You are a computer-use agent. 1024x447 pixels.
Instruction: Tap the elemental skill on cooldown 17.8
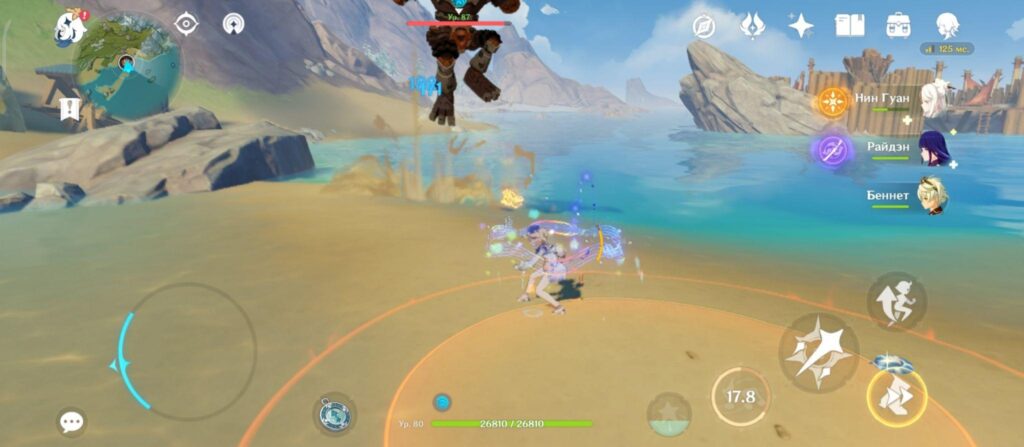(740, 397)
